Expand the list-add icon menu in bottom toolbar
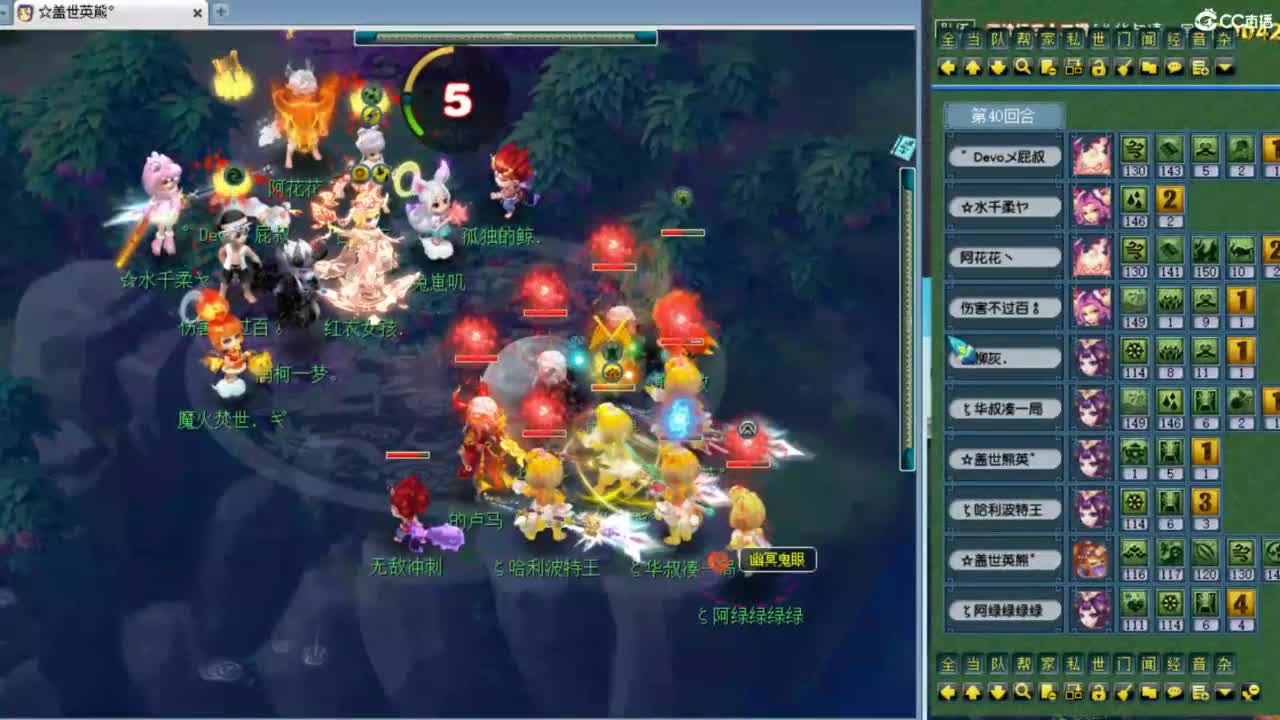 (1200, 692)
